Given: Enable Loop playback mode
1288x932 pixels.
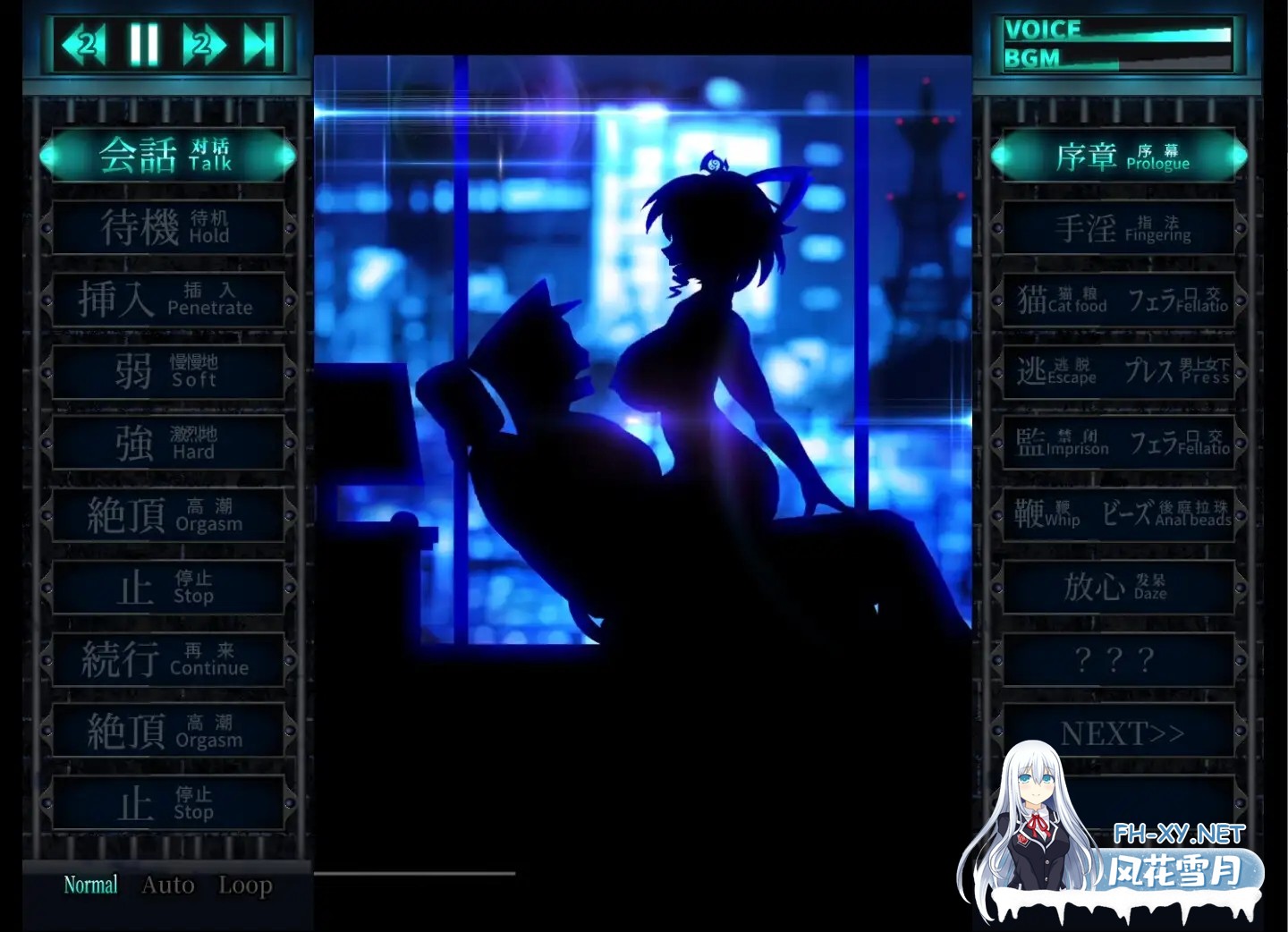Looking at the screenshot, I should (x=244, y=885).
